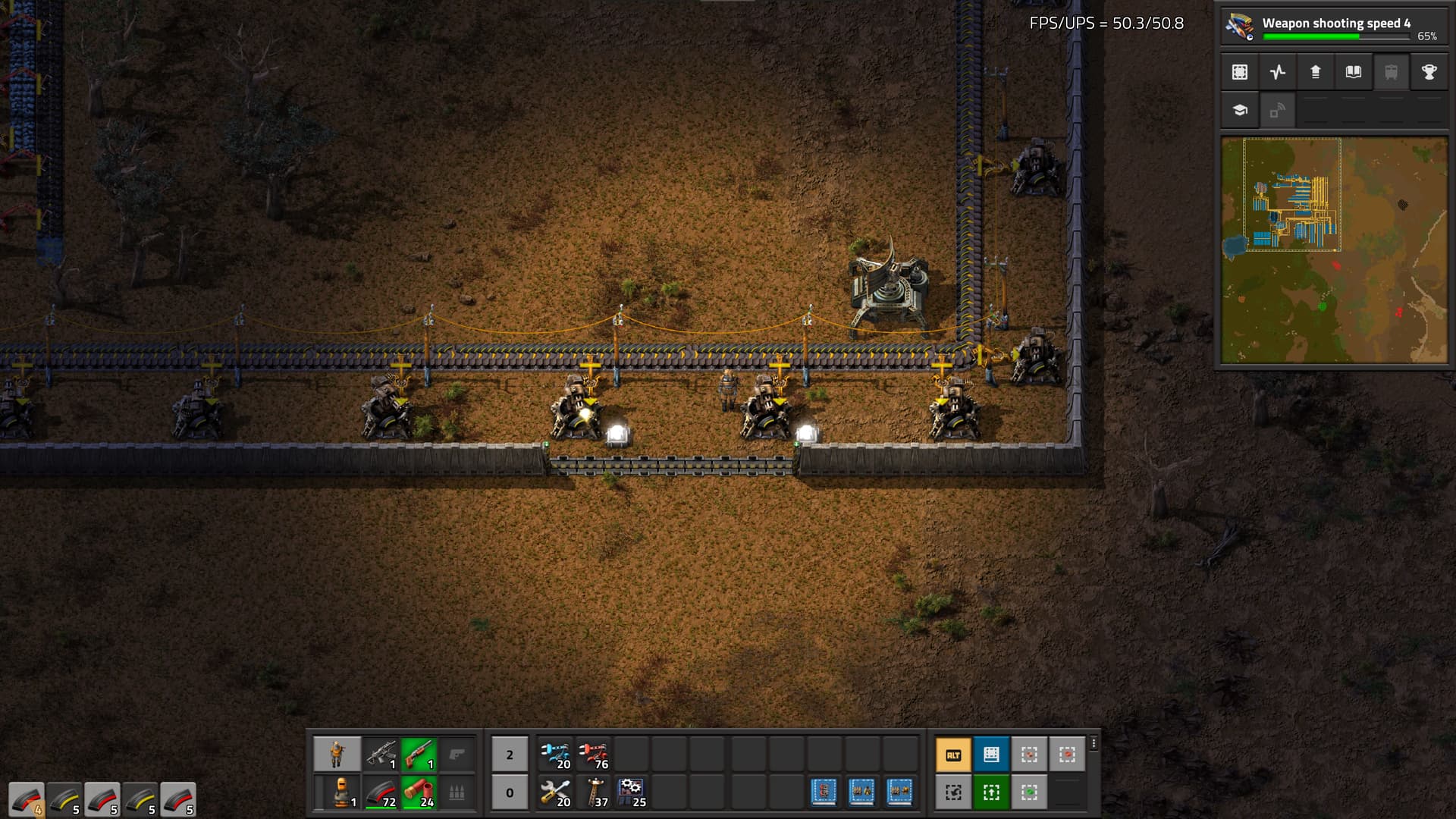This screenshot has width=1456, height=819.
Task: Select the shotgun weapon slot
Action: coord(419,755)
